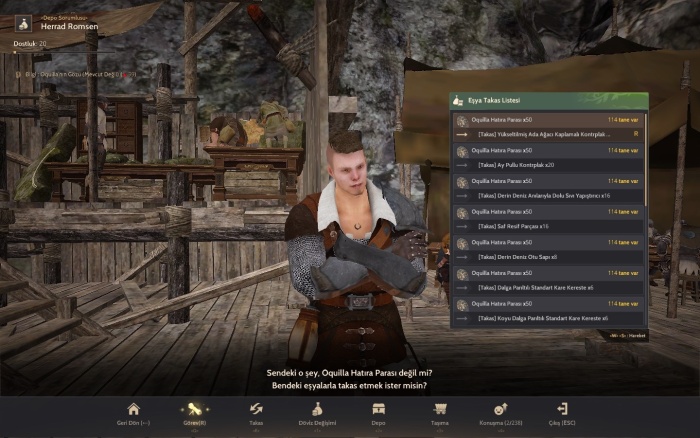Go back with the Geri Dön button
Viewport: 700px width, 438px height.
pyautogui.click(x=133, y=413)
